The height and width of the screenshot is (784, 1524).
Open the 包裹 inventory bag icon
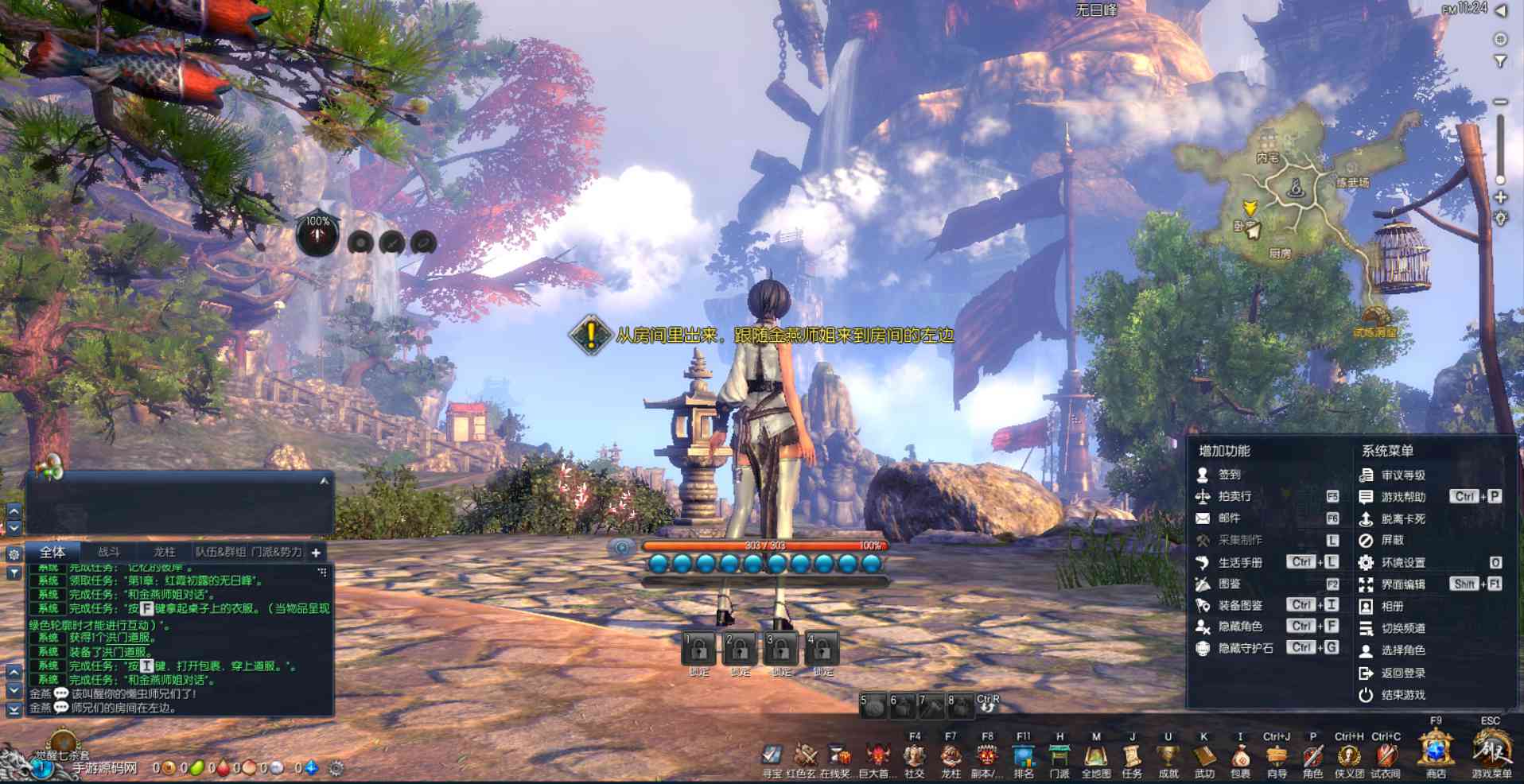[1240, 755]
